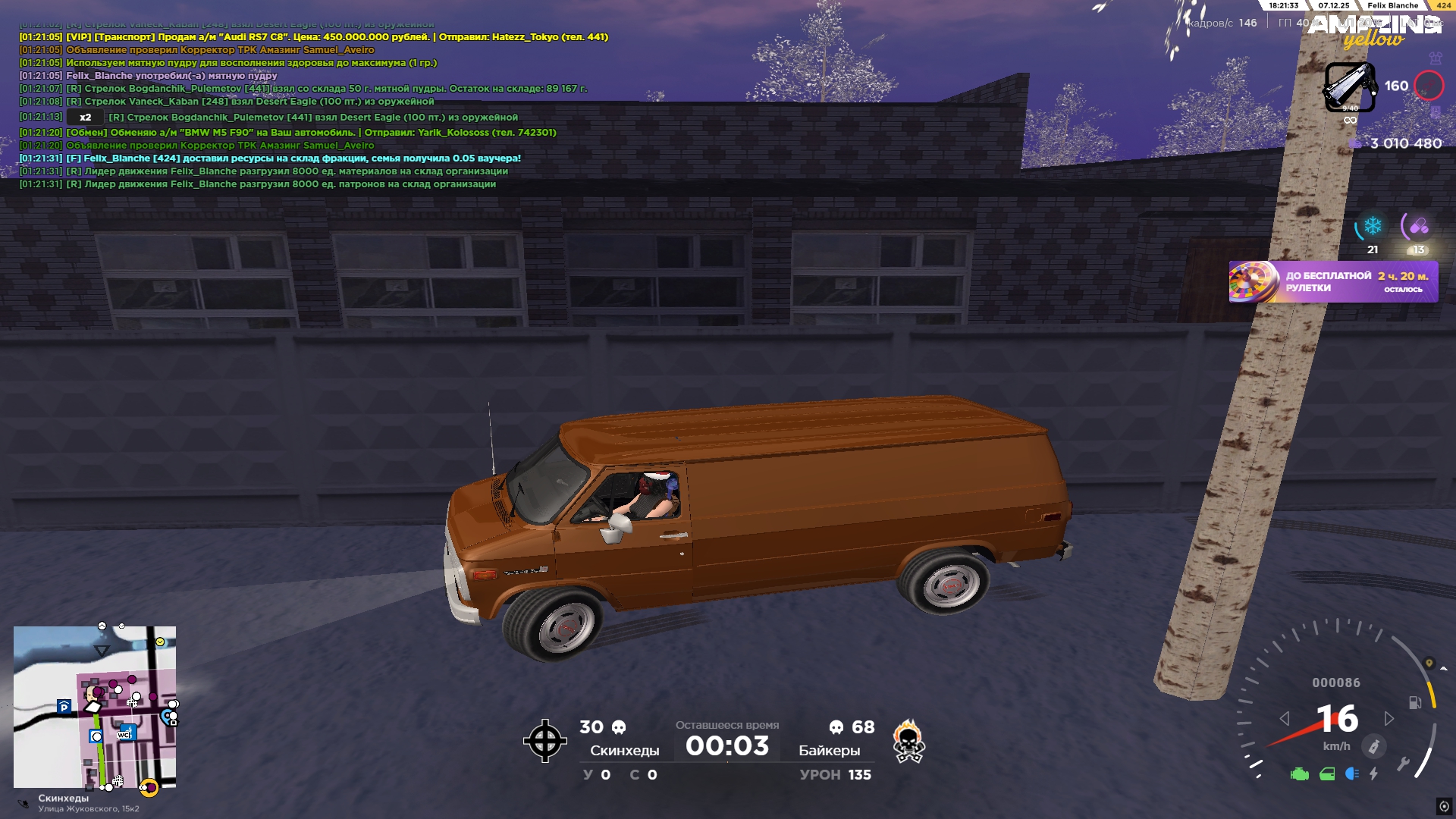Click the blue snowflake status icon
The width and height of the screenshot is (1456, 819).
coord(1372,226)
